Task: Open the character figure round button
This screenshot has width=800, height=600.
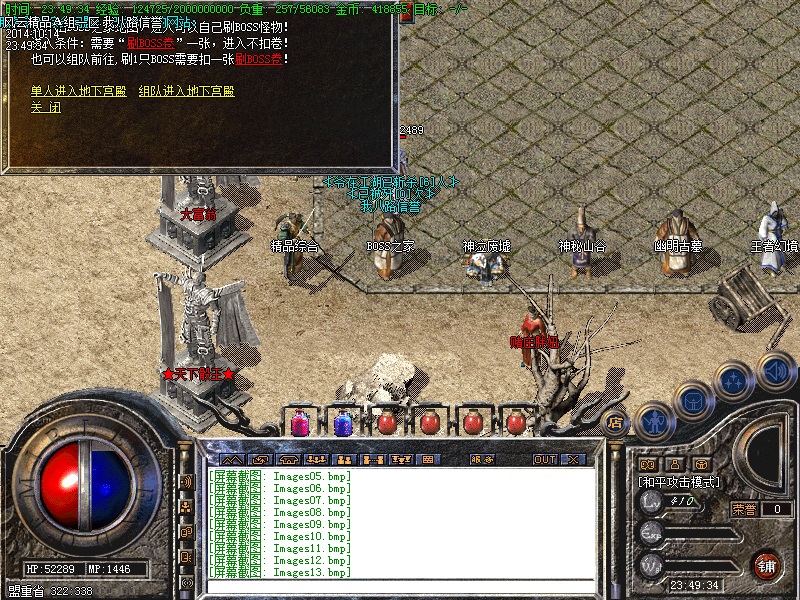Action: tap(654, 421)
